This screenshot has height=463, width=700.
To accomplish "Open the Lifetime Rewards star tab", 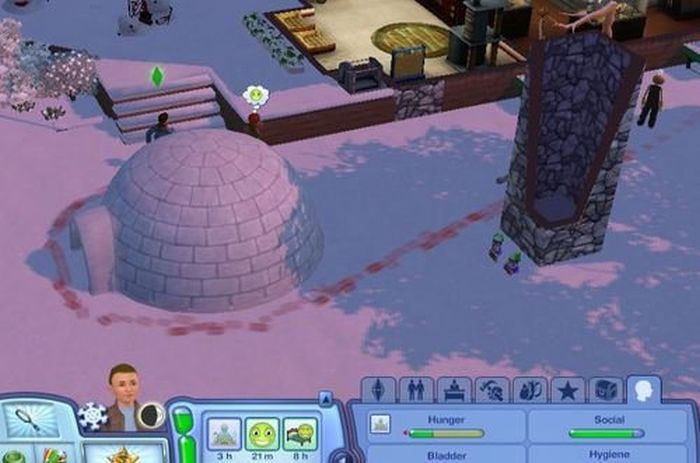I will click(567, 389).
